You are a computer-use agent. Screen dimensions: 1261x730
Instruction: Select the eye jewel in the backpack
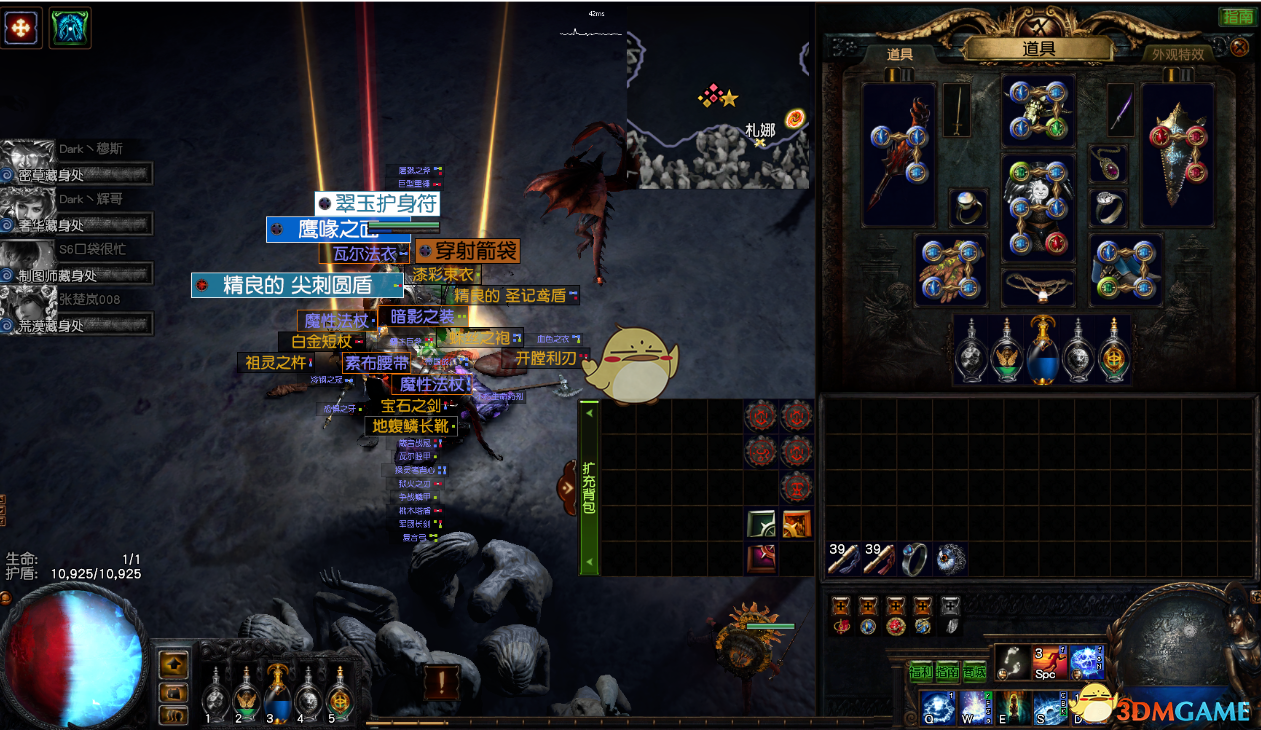(950, 559)
